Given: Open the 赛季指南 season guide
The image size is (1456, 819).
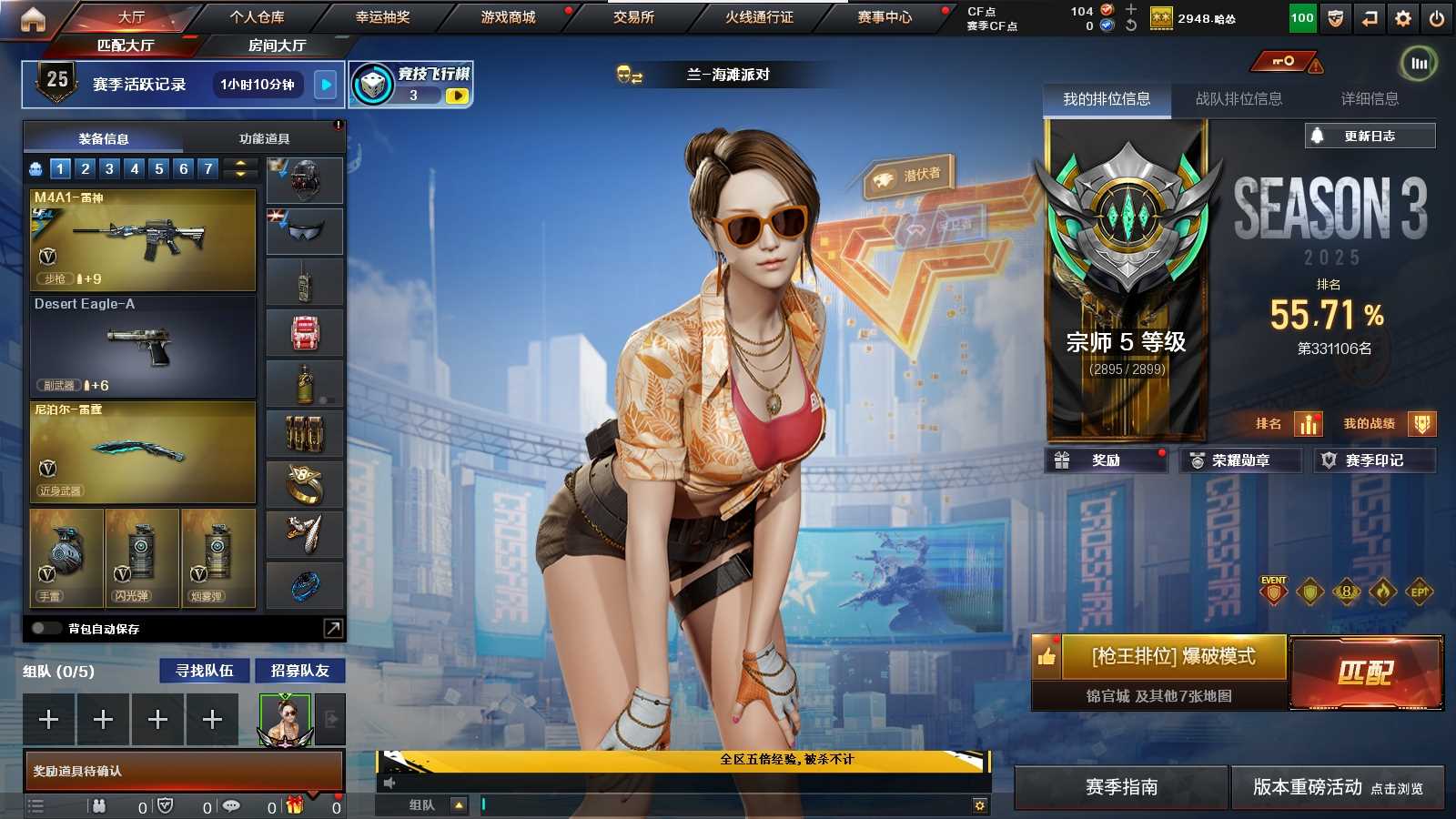Looking at the screenshot, I should point(1121,787).
